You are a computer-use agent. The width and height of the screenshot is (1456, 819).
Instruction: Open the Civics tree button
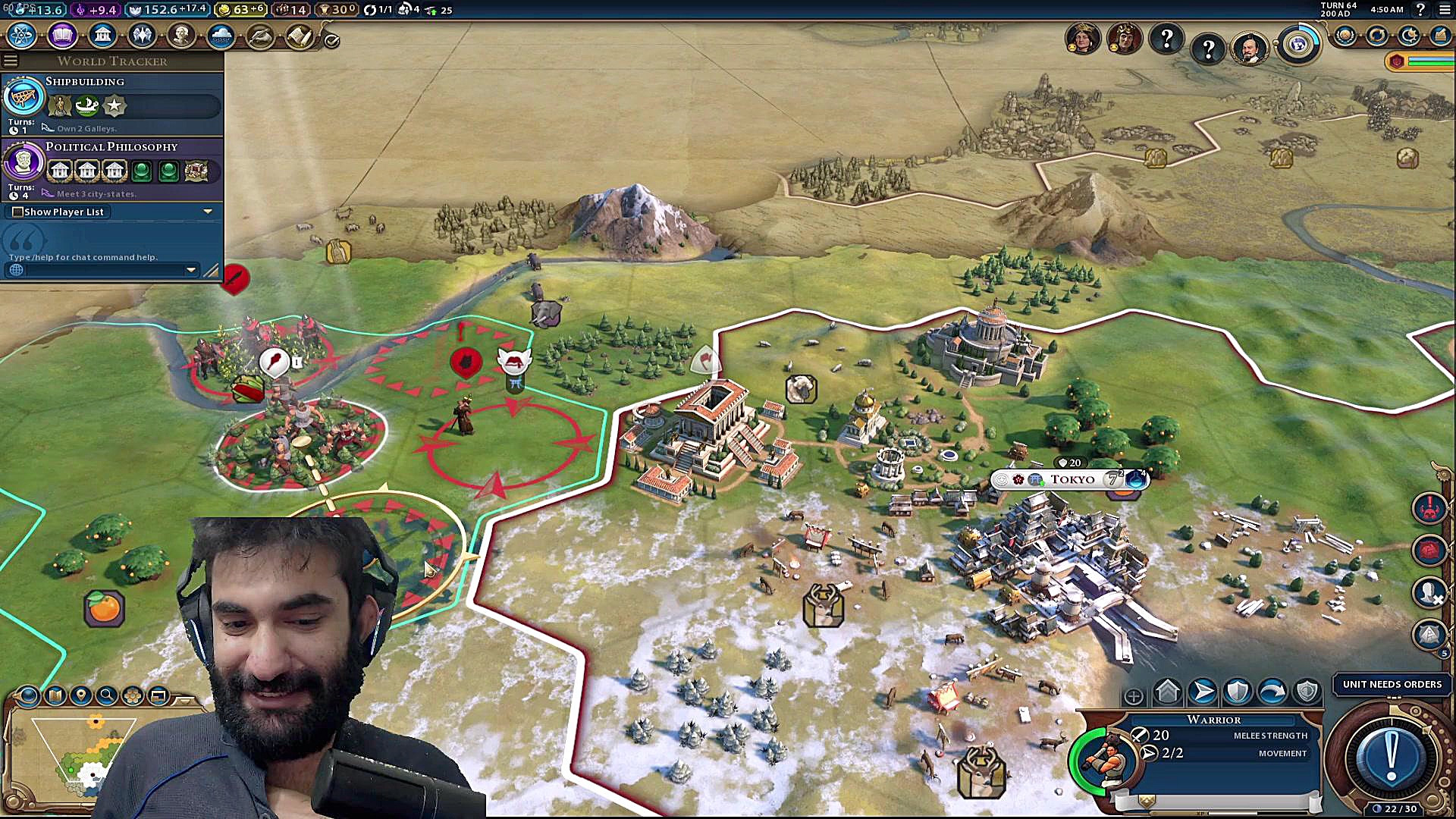click(x=62, y=35)
